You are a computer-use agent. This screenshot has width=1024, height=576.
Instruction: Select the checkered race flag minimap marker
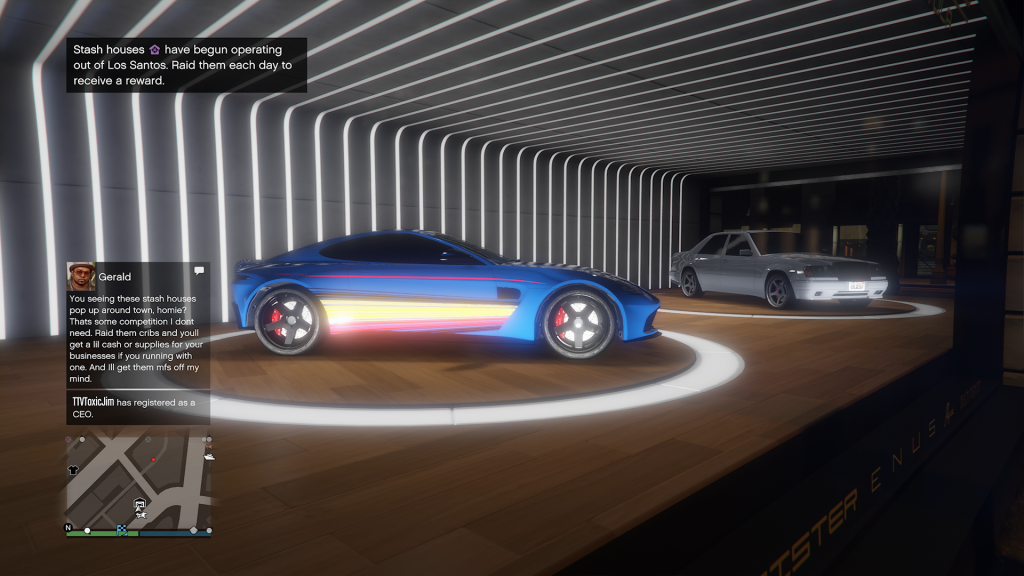[122, 530]
